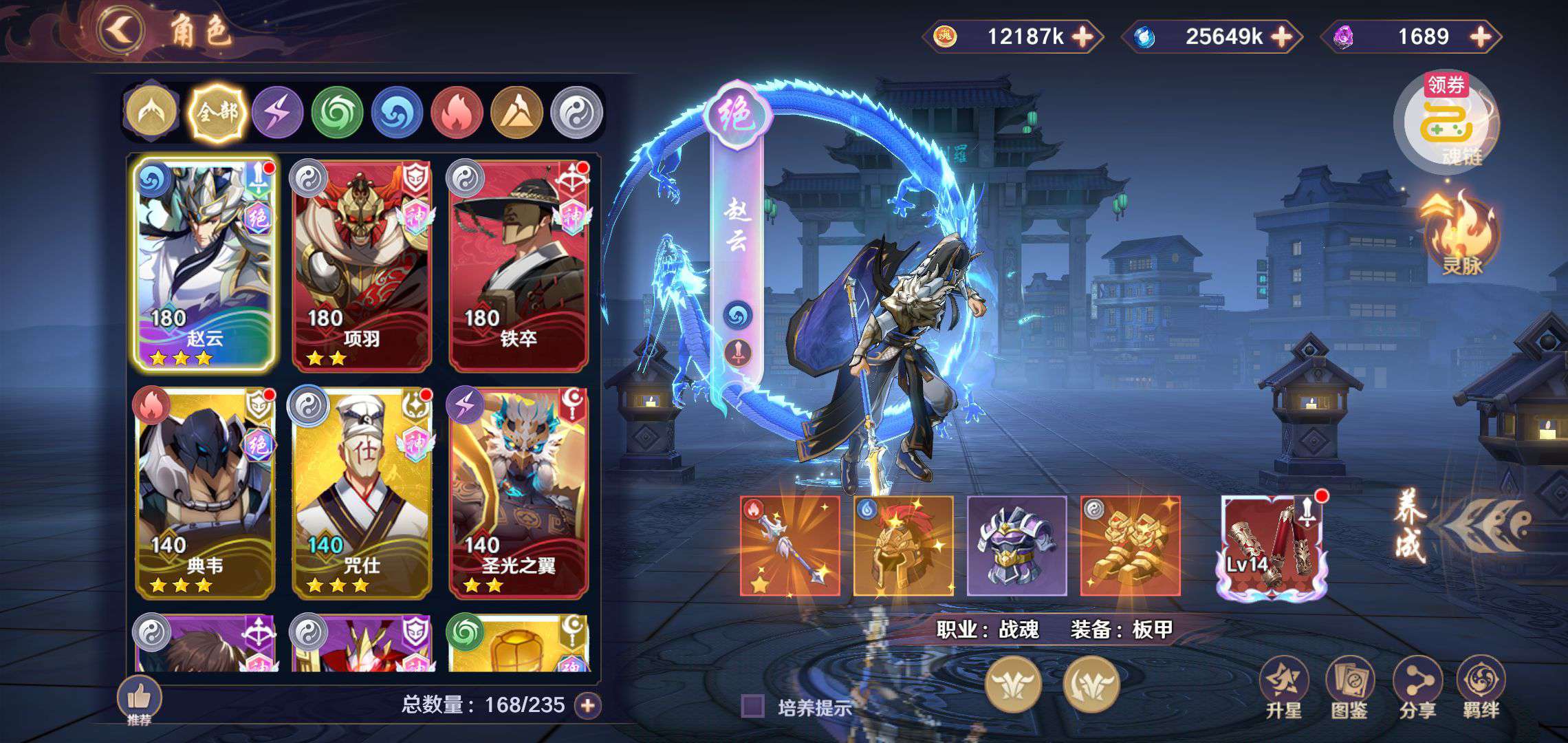Expand character capacity with plus button
Screen dimensions: 1568x743
588,705
